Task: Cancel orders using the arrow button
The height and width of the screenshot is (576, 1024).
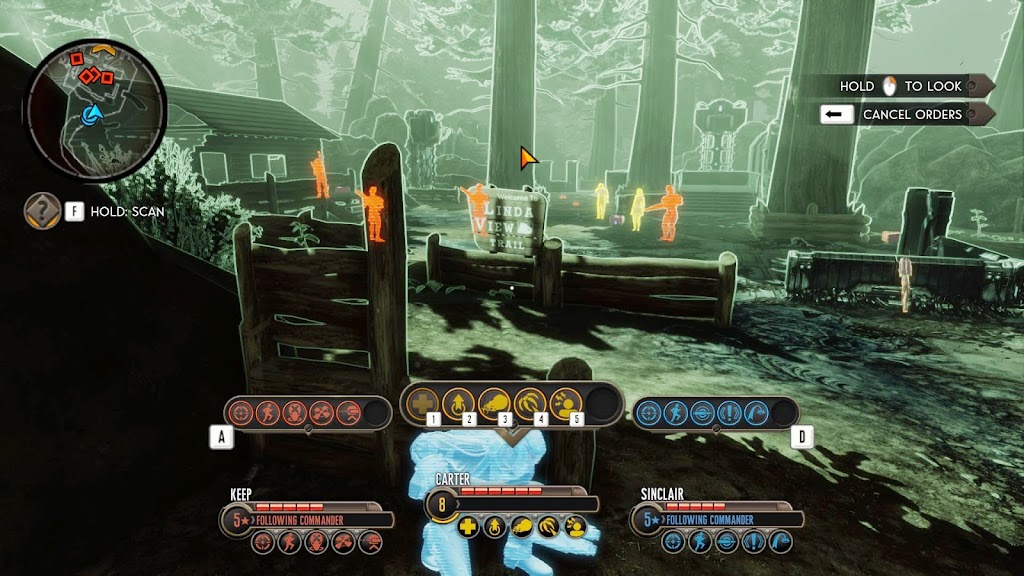Action: [x=832, y=114]
